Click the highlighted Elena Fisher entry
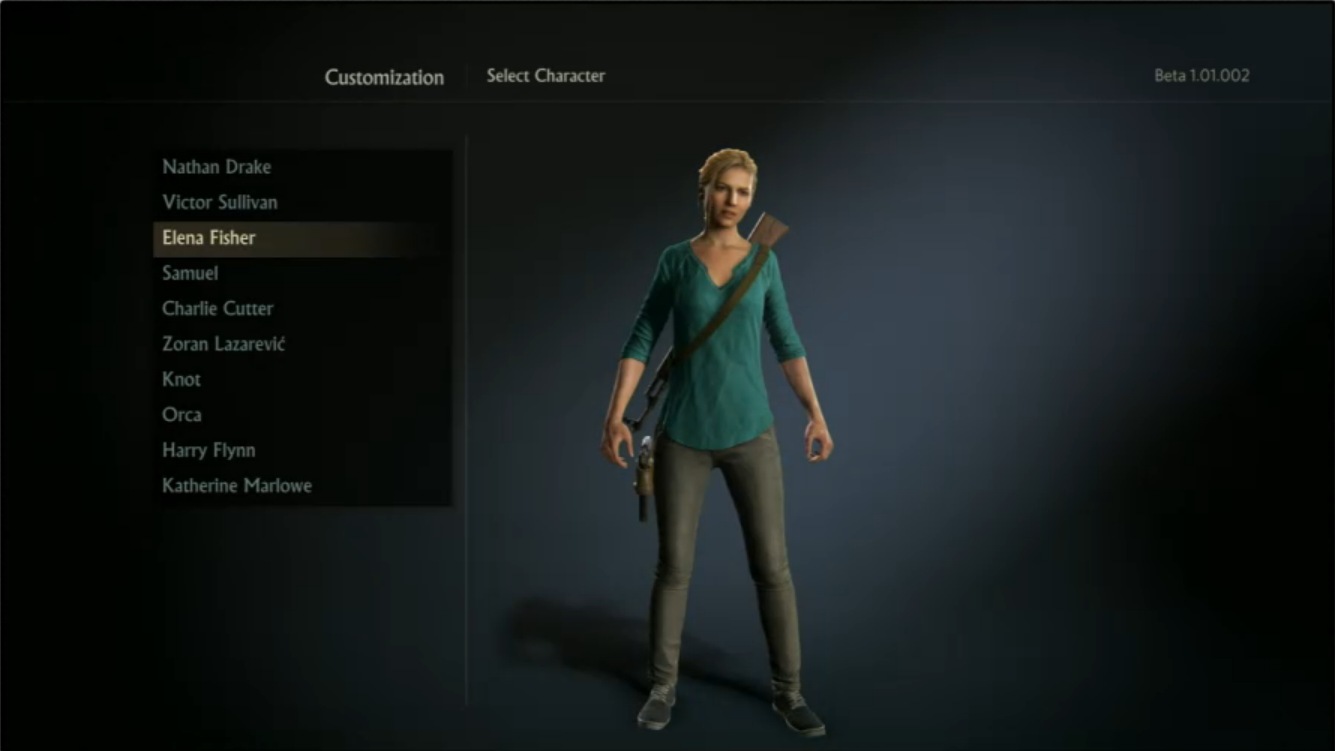 208,238
